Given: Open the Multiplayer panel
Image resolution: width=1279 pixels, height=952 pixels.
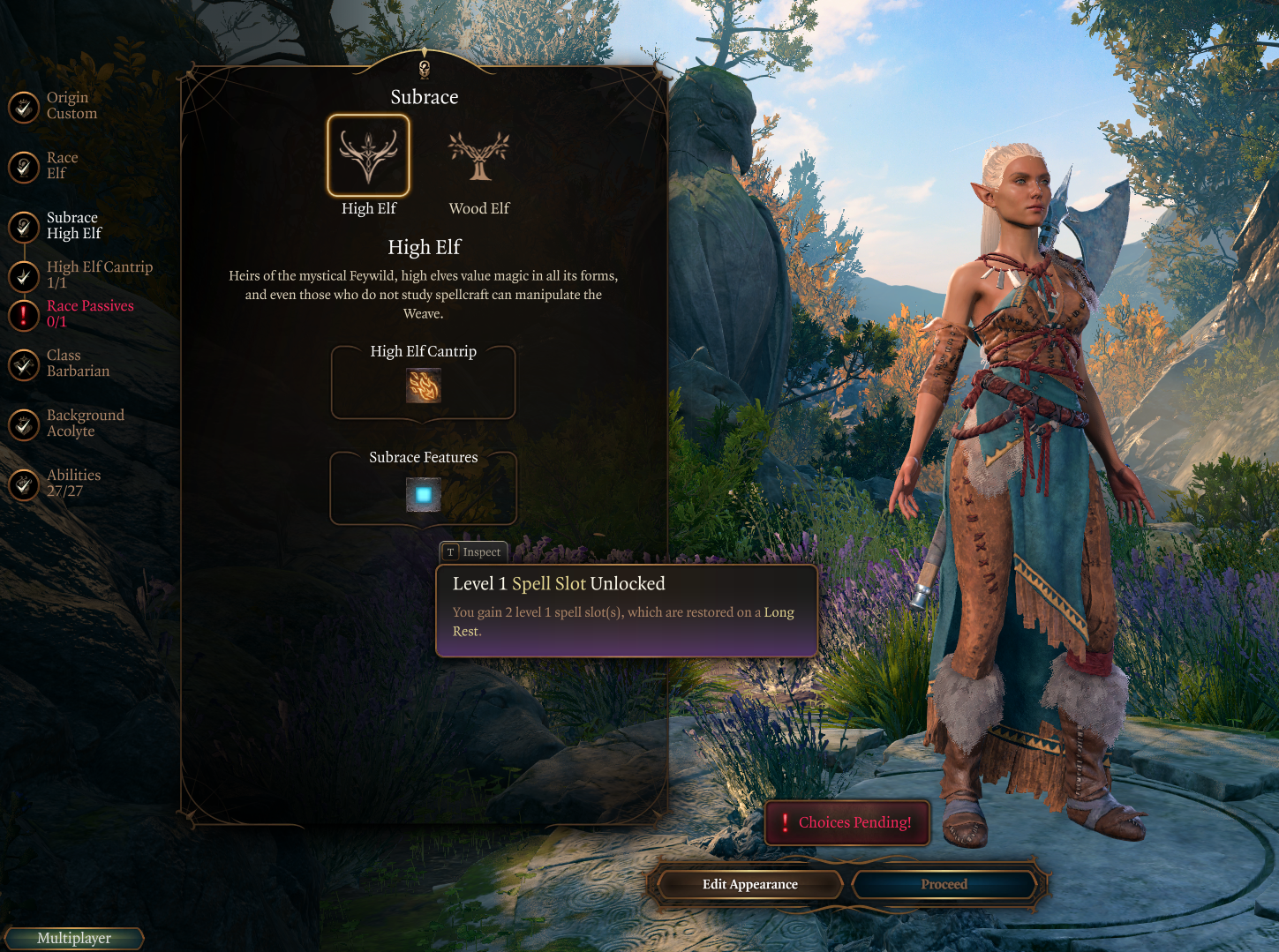Looking at the screenshot, I should tap(74, 938).
